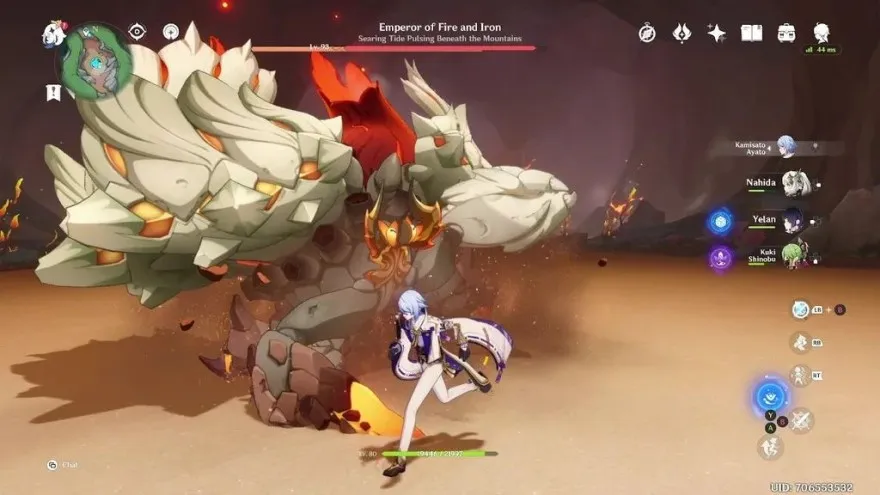Open the compass icon in top bar
The width and height of the screenshot is (880, 495).
click(x=647, y=33)
